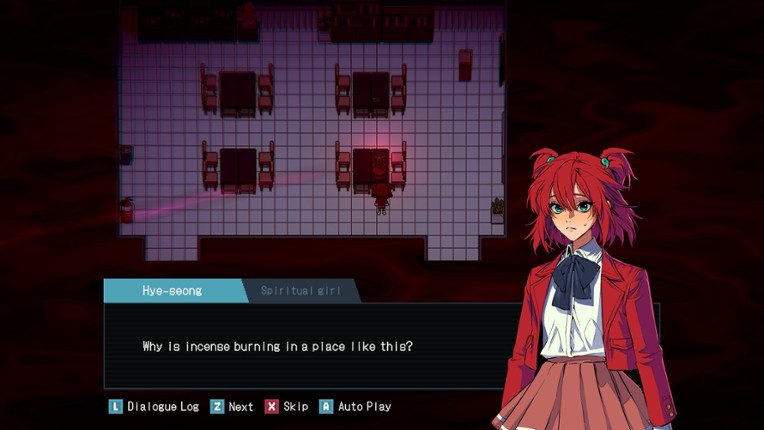Screen dimensions: 764x430
Task: Advance with the Next button
Action: tap(231, 407)
